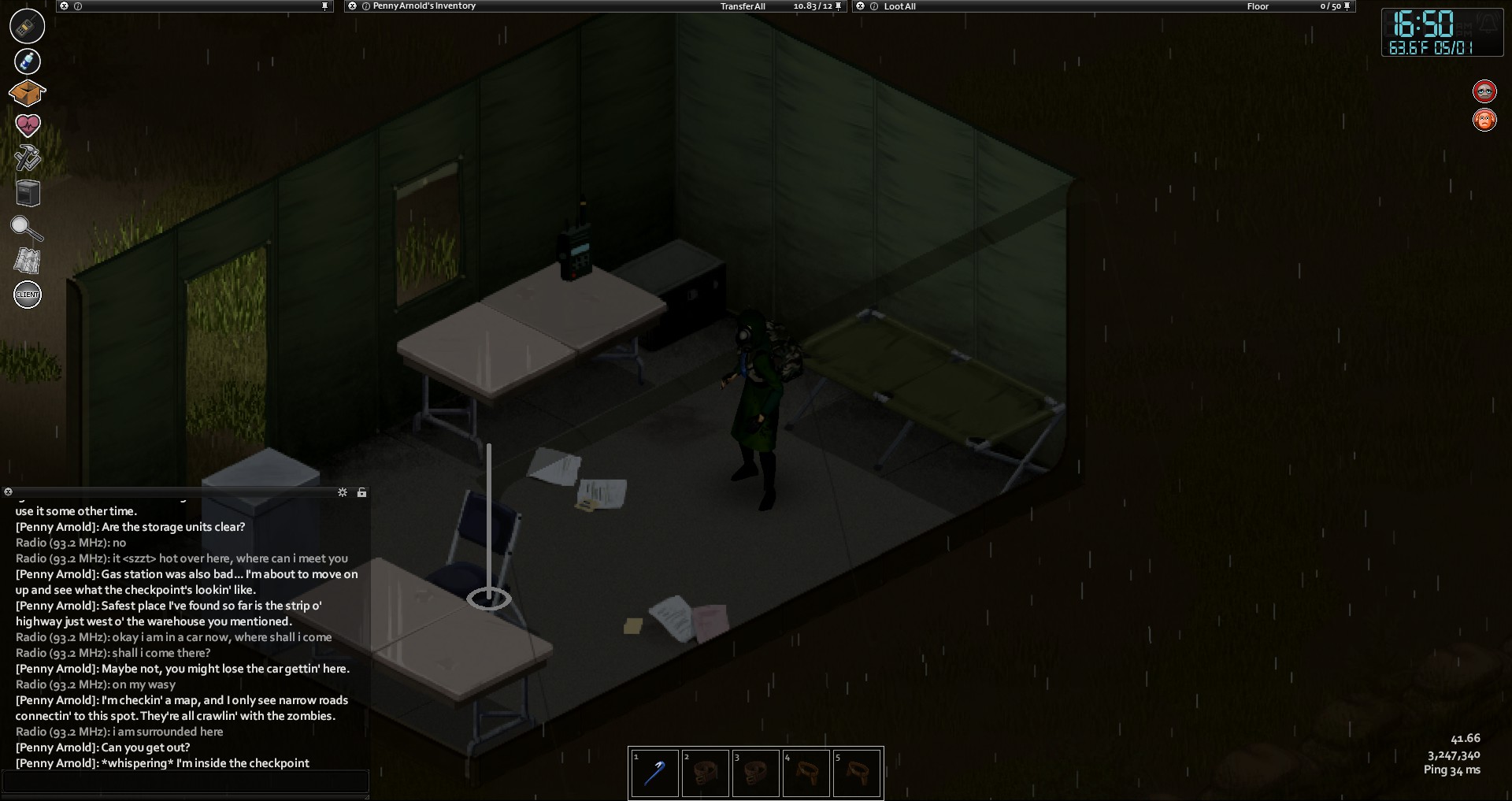Open the inventory cardboard box icon
Screen dimensions: 1512x801
[x=27, y=93]
